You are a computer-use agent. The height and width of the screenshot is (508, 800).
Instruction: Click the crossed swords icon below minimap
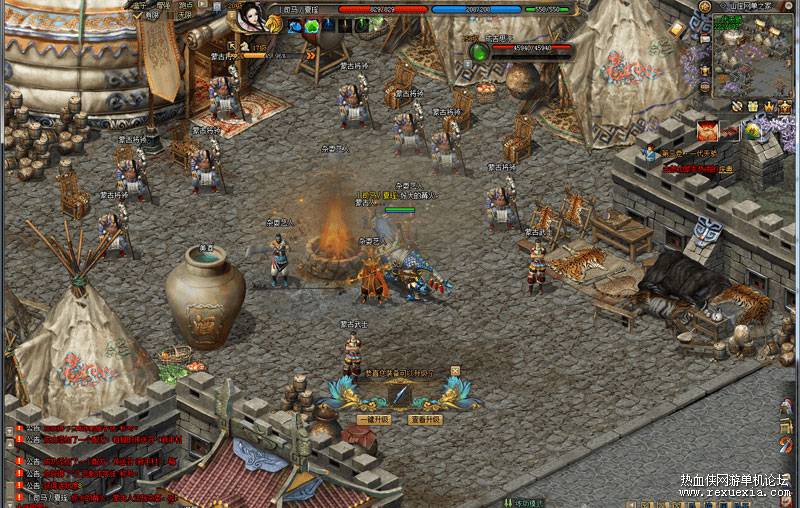pos(737,105)
